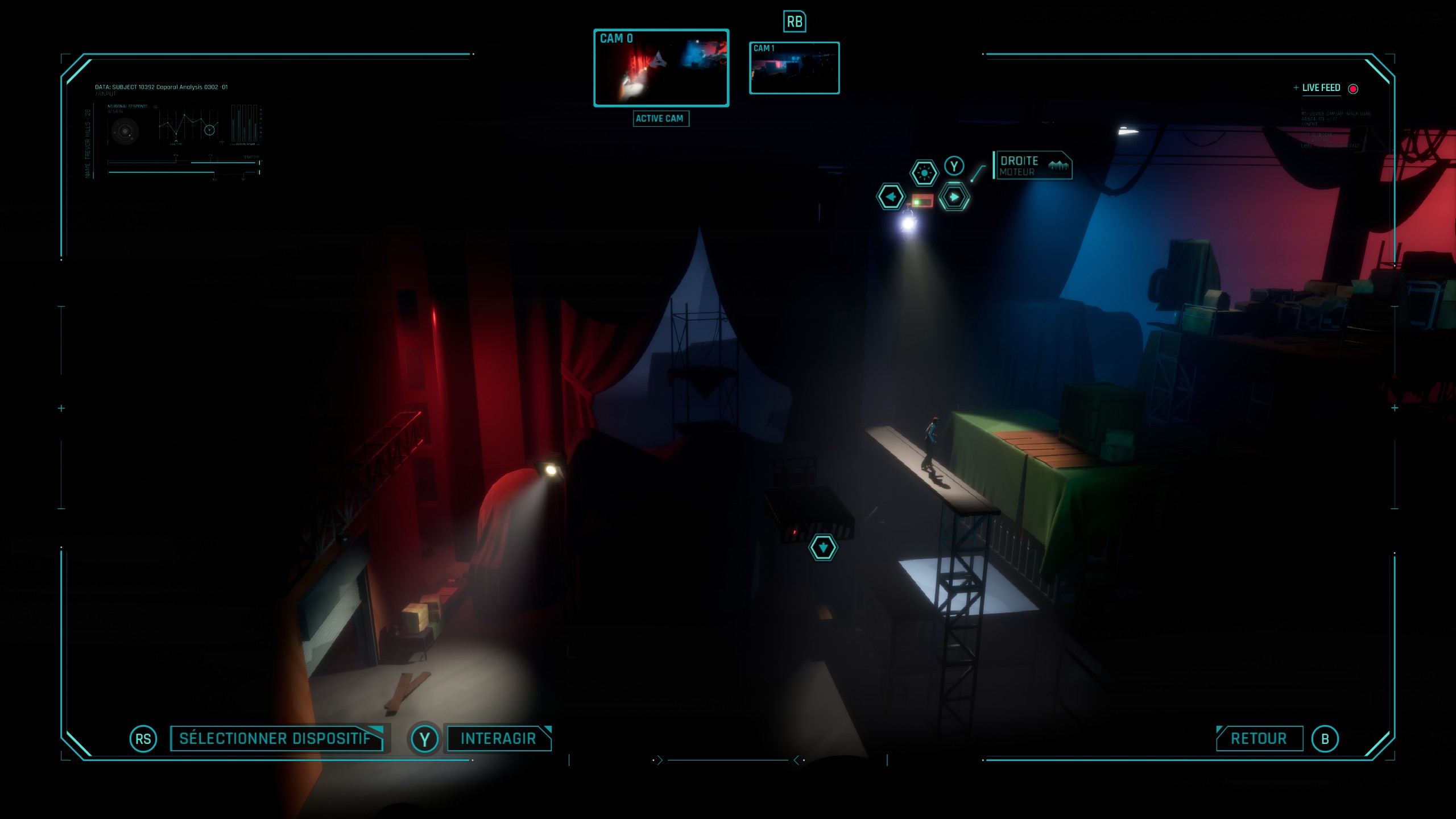Image resolution: width=1456 pixels, height=819 pixels.
Task: Click the Sélectionner Dispositif button
Action: (276, 738)
